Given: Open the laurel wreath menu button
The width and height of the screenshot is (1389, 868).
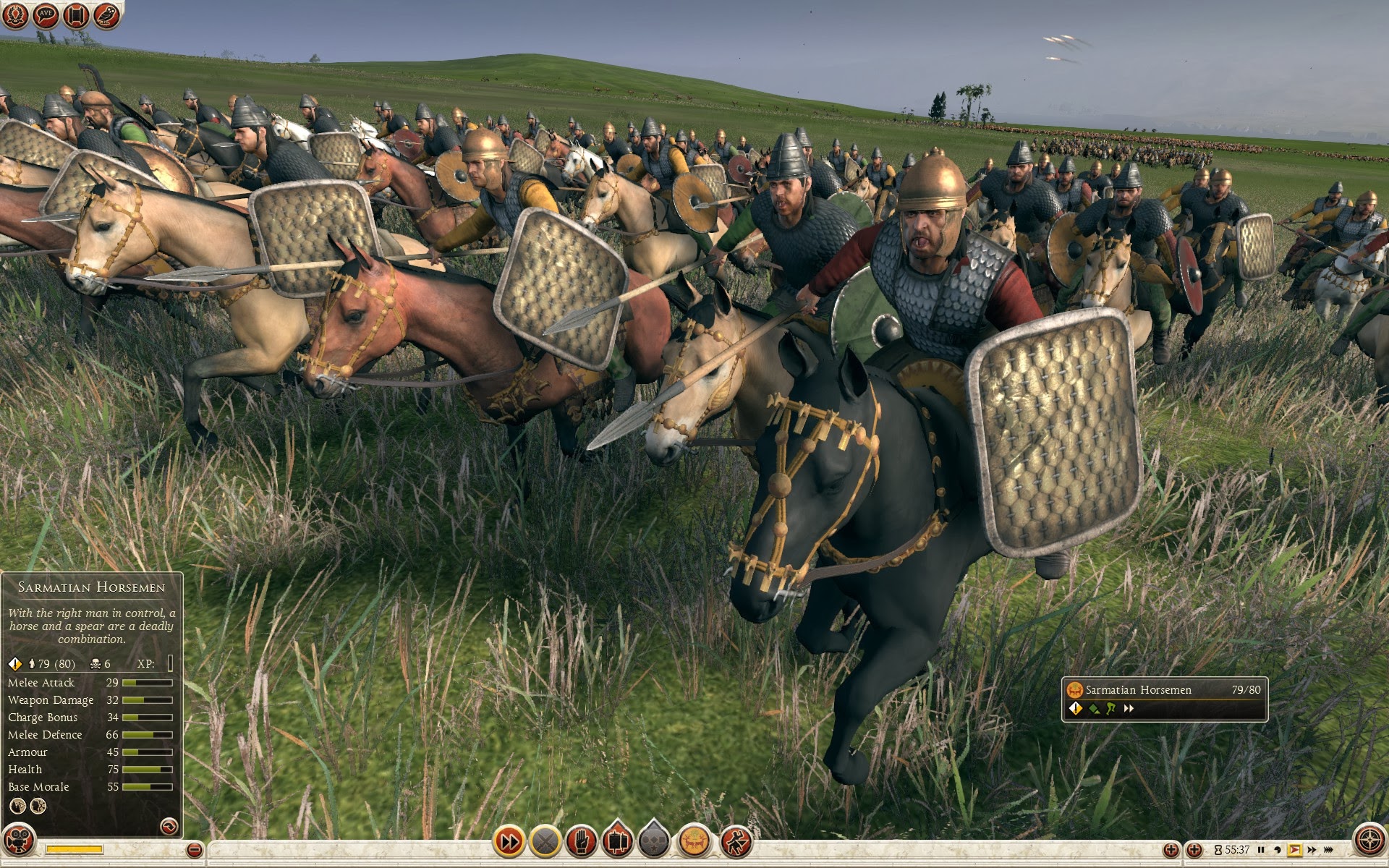Looking at the screenshot, I should pyautogui.click(x=15, y=15).
